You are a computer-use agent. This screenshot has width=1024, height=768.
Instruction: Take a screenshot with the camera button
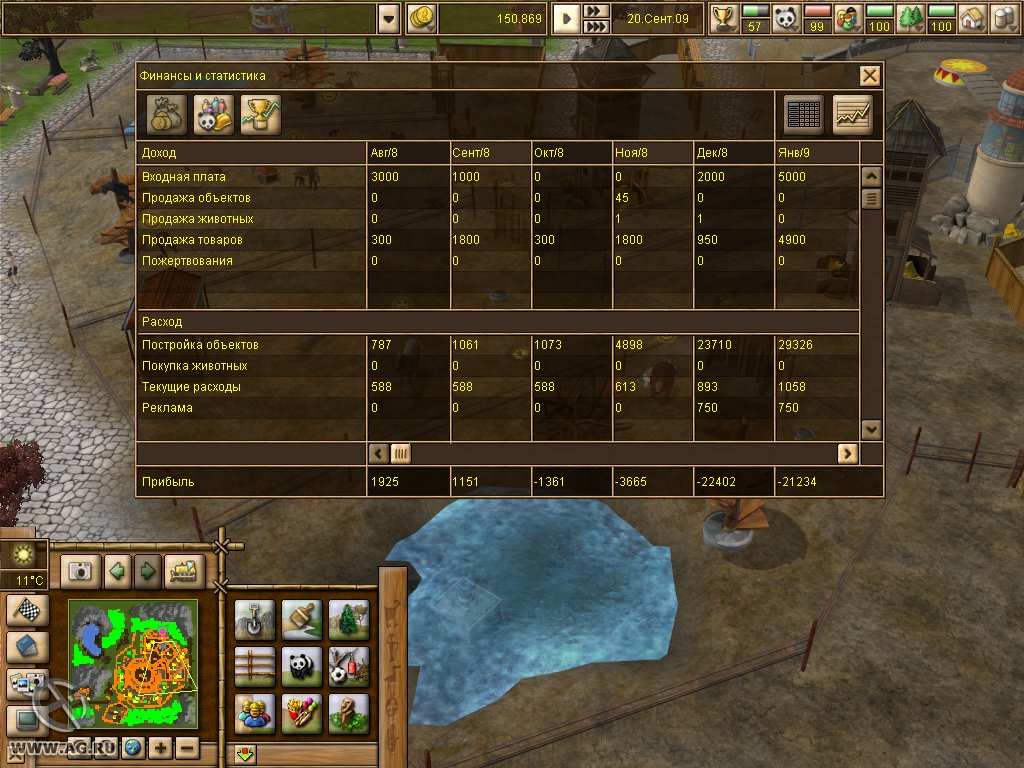[x=81, y=571]
